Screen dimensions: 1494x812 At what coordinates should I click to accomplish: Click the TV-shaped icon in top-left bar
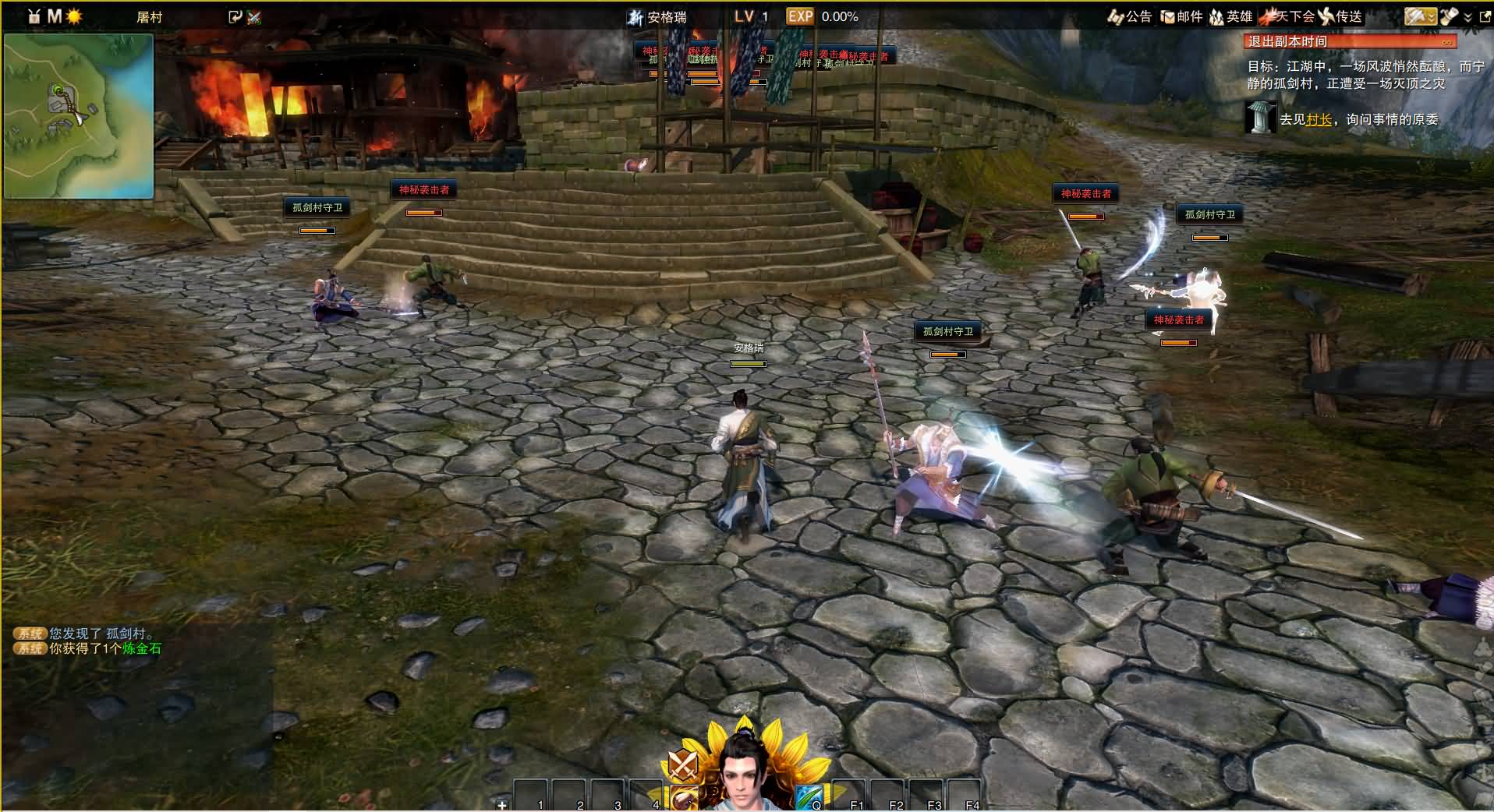coord(34,16)
